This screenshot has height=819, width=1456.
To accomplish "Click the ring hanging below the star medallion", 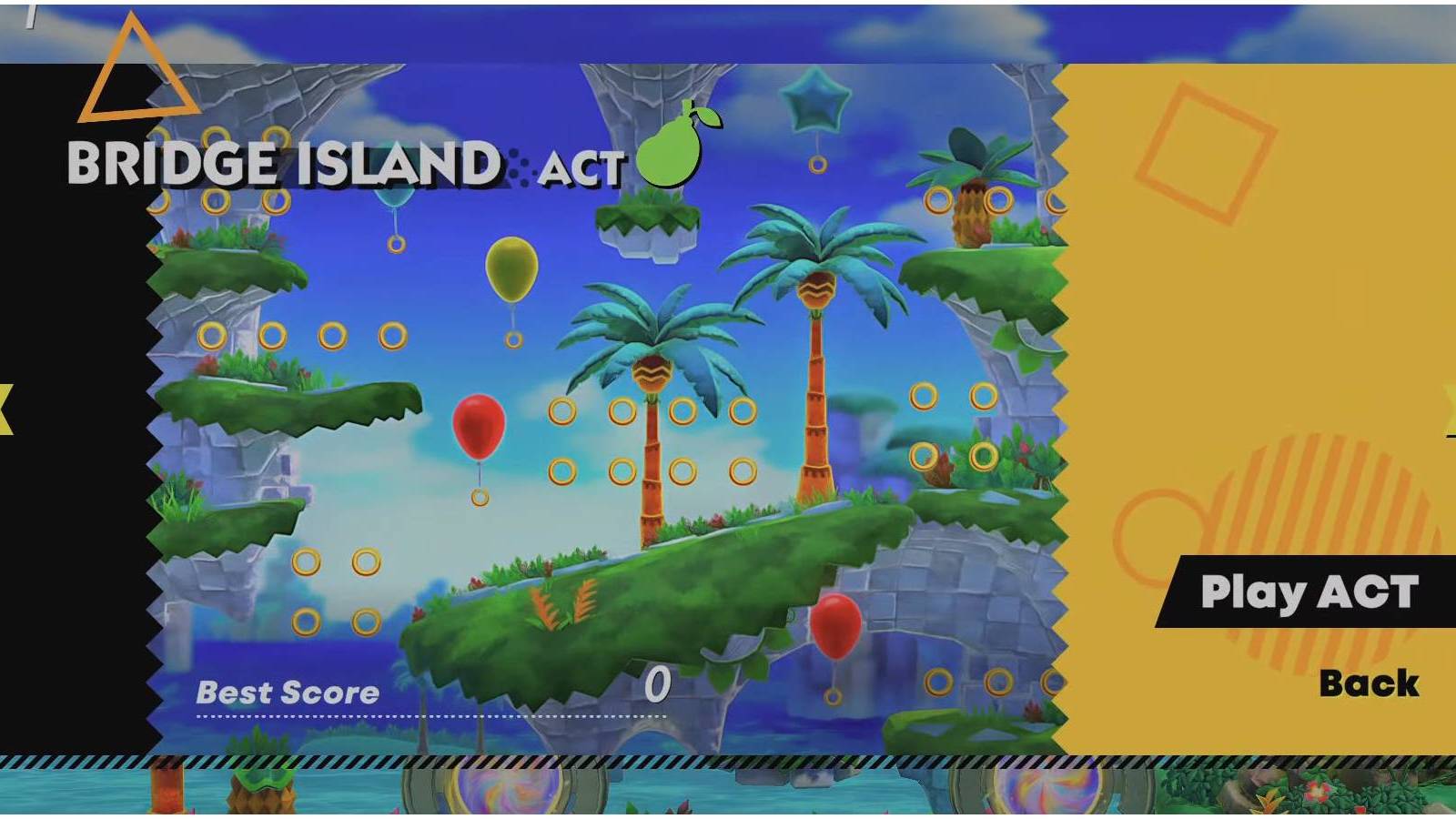I will pyautogui.click(x=814, y=165).
